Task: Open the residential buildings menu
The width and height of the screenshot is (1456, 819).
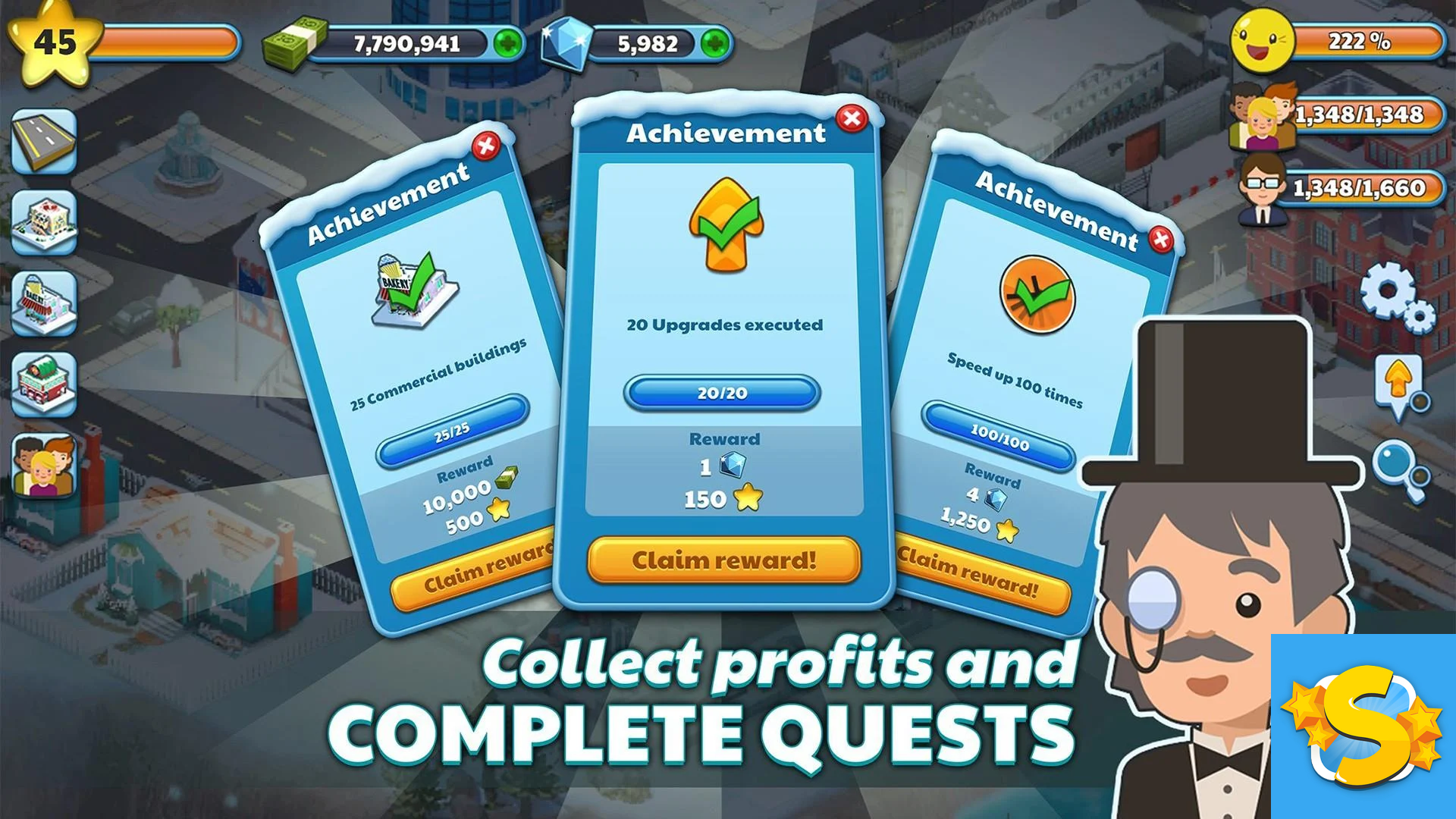Action: click(x=44, y=221)
